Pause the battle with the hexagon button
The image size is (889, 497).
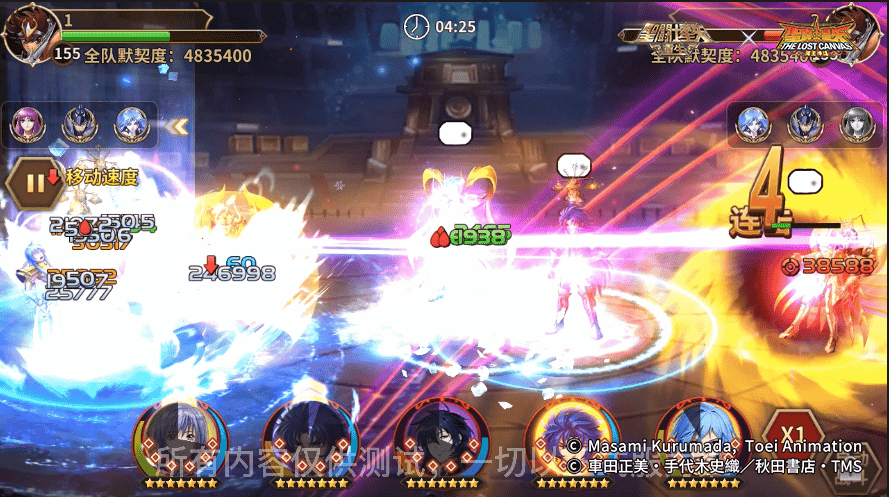36,182
